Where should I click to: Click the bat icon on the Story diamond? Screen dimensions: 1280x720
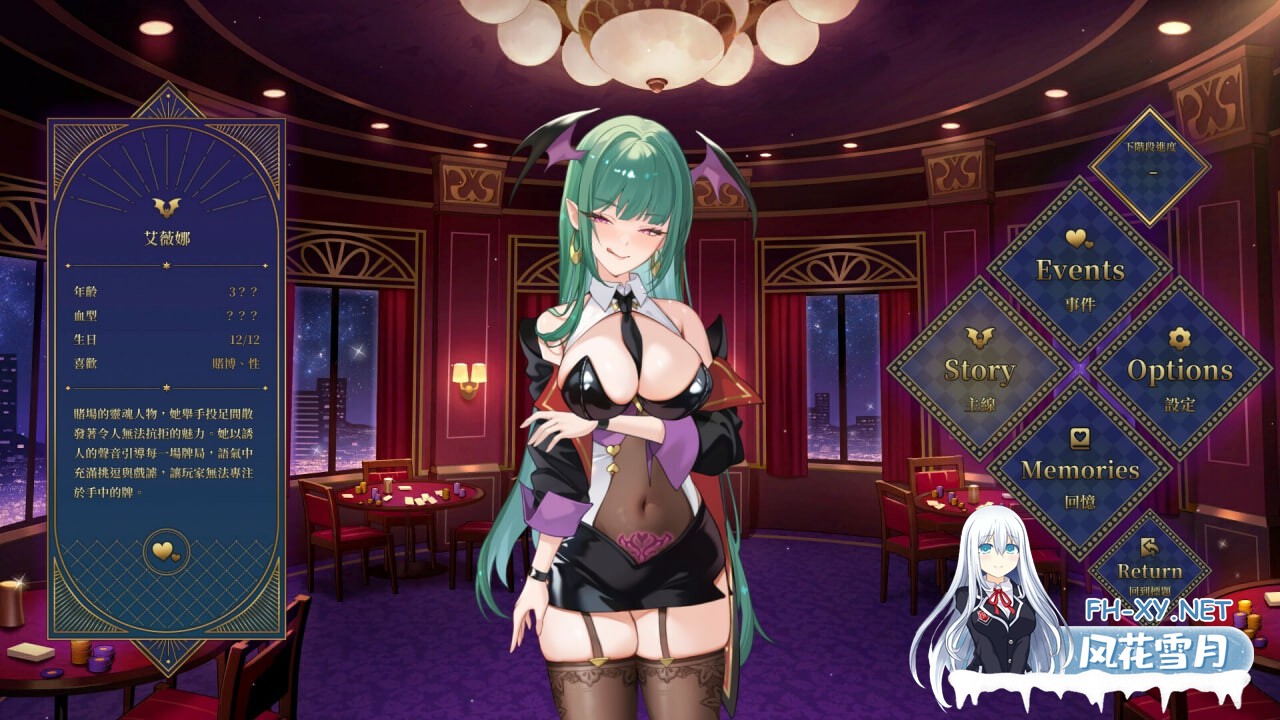tap(979, 338)
